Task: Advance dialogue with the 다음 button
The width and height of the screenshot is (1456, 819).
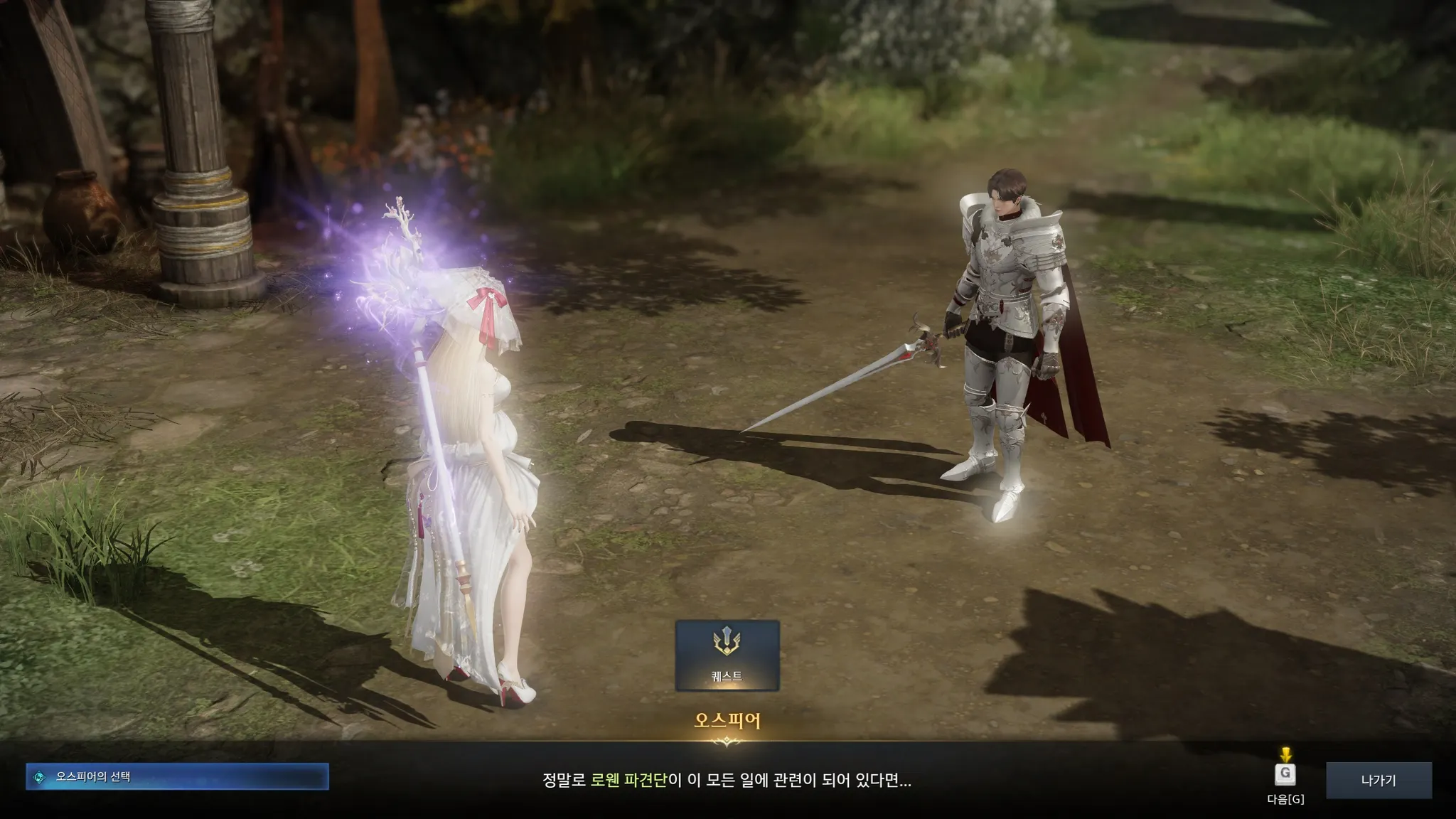Action: pyautogui.click(x=1285, y=776)
